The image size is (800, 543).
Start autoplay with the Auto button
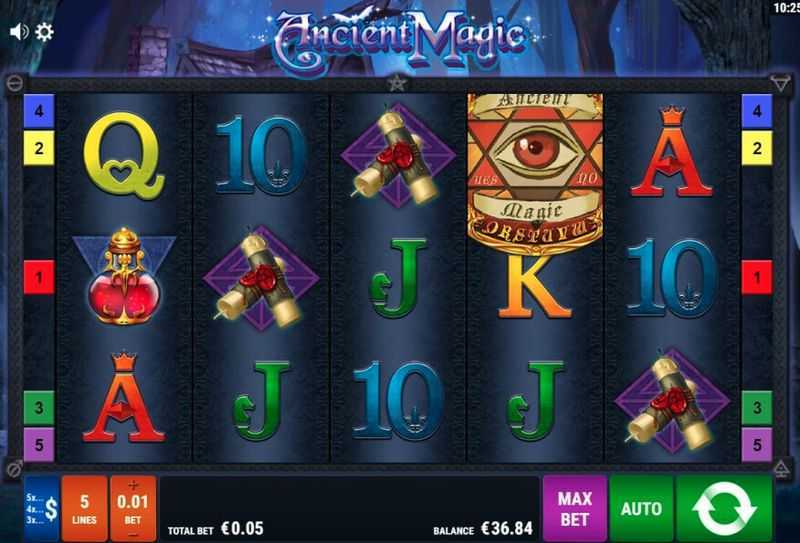pyautogui.click(x=641, y=509)
